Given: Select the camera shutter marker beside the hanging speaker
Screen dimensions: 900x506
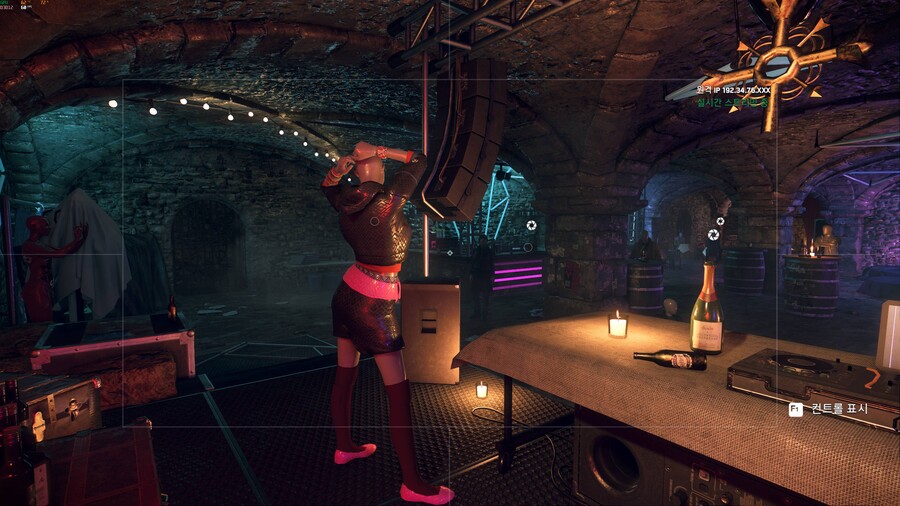Looking at the screenshot, I should 531,225.
